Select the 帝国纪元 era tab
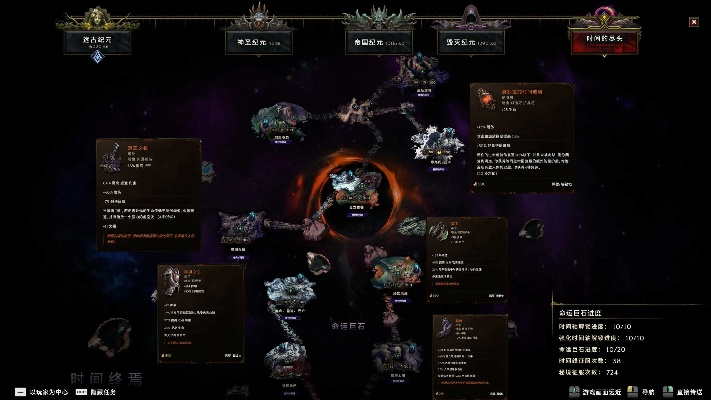 point(378,42)
